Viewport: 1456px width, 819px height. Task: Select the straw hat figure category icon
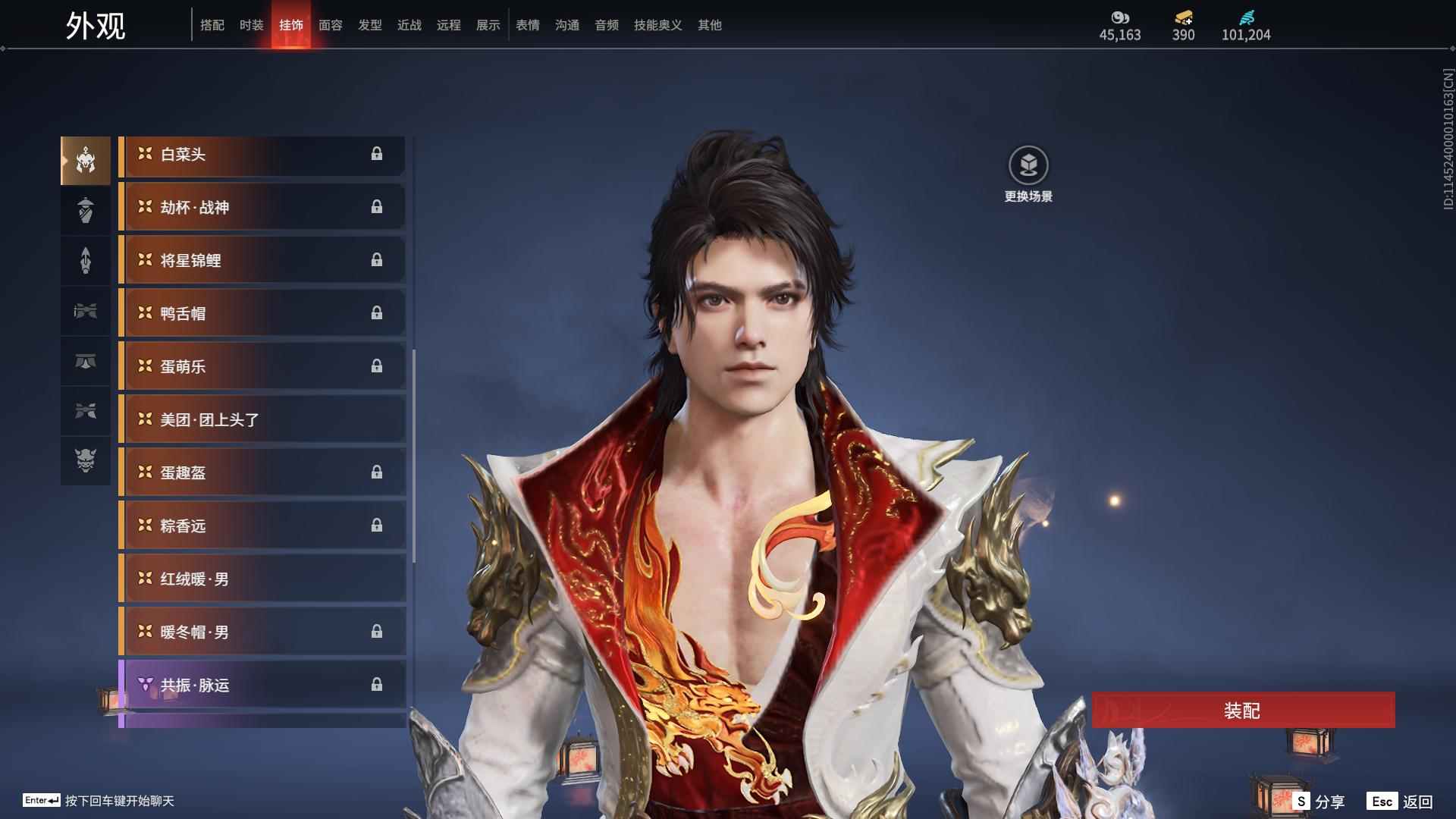click(x=86, y=210)
